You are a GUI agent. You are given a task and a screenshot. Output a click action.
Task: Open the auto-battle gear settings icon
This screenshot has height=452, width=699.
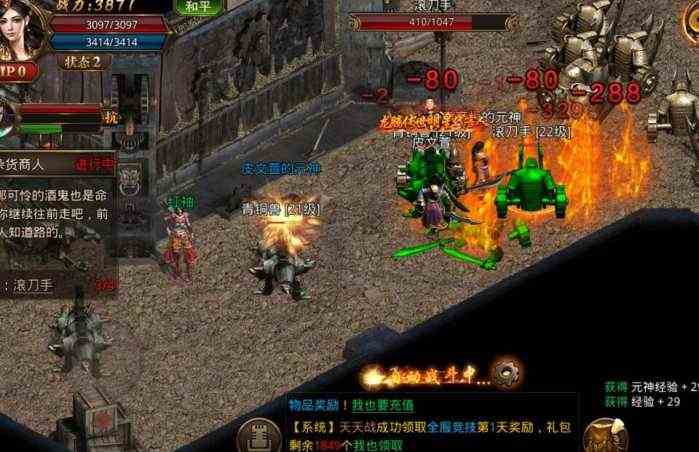[x=504, y=375]
